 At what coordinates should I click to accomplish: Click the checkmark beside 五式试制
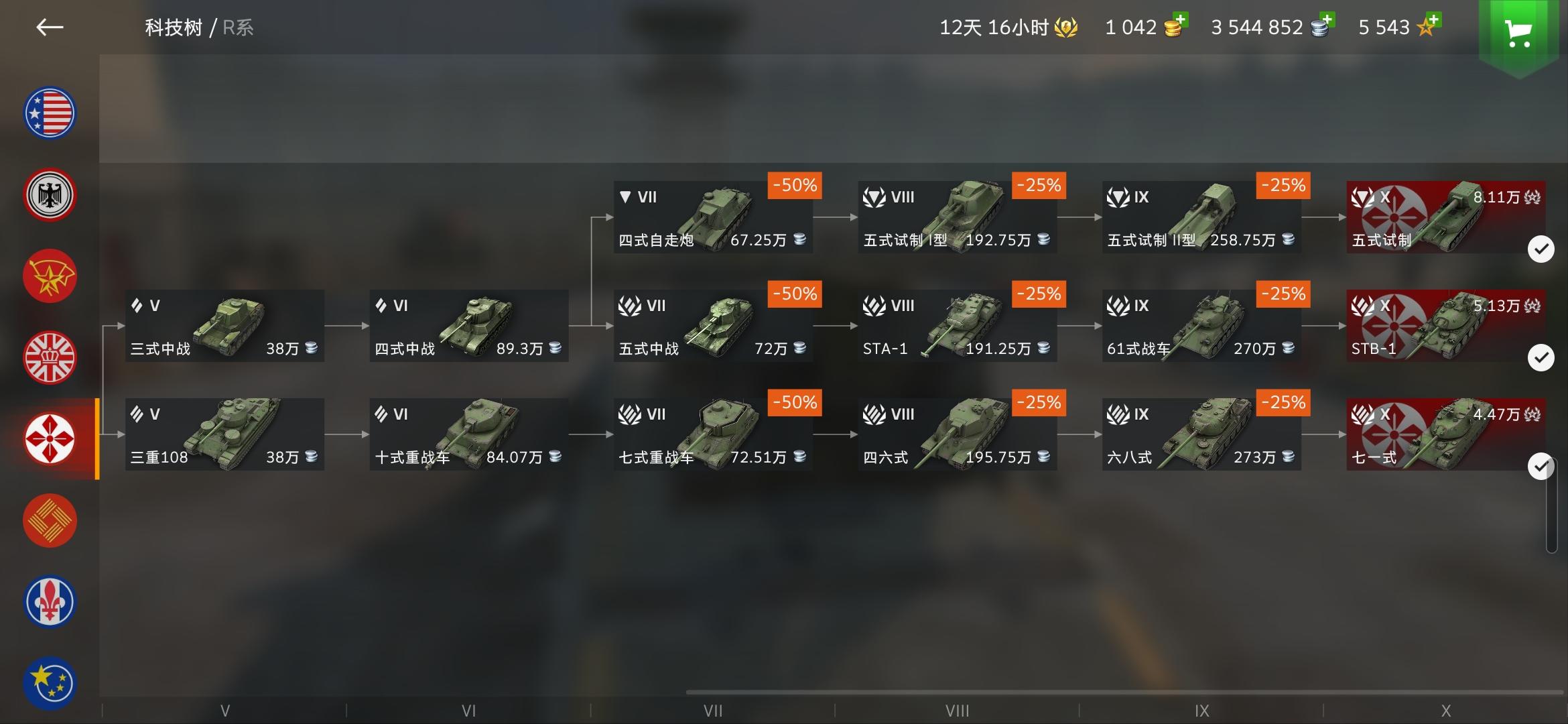point(1543,249)
